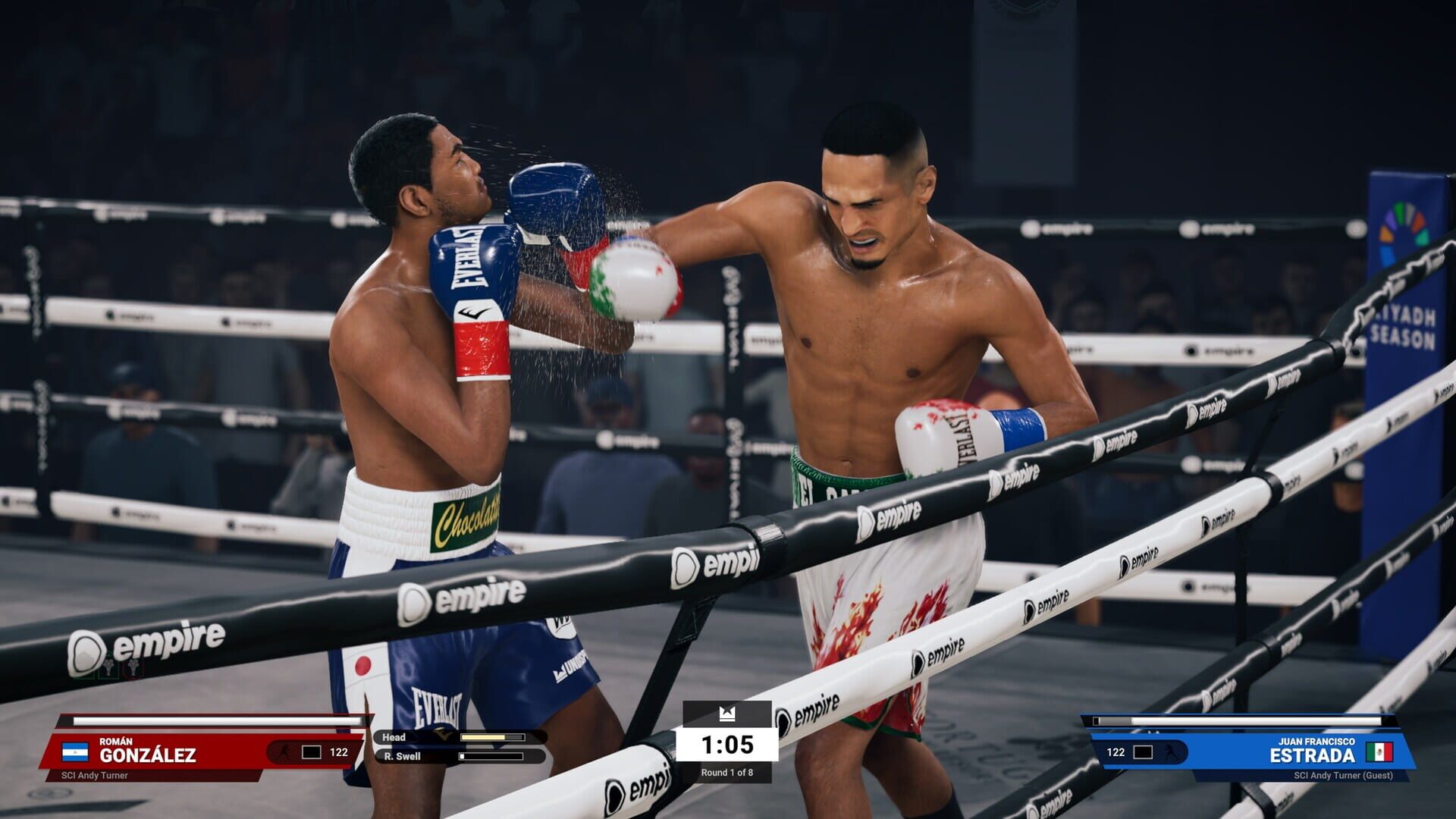The image size is (1456, 819).
Task: Select the boxer stamina silhouette on González's nameplate
Action: coord(285,752)
